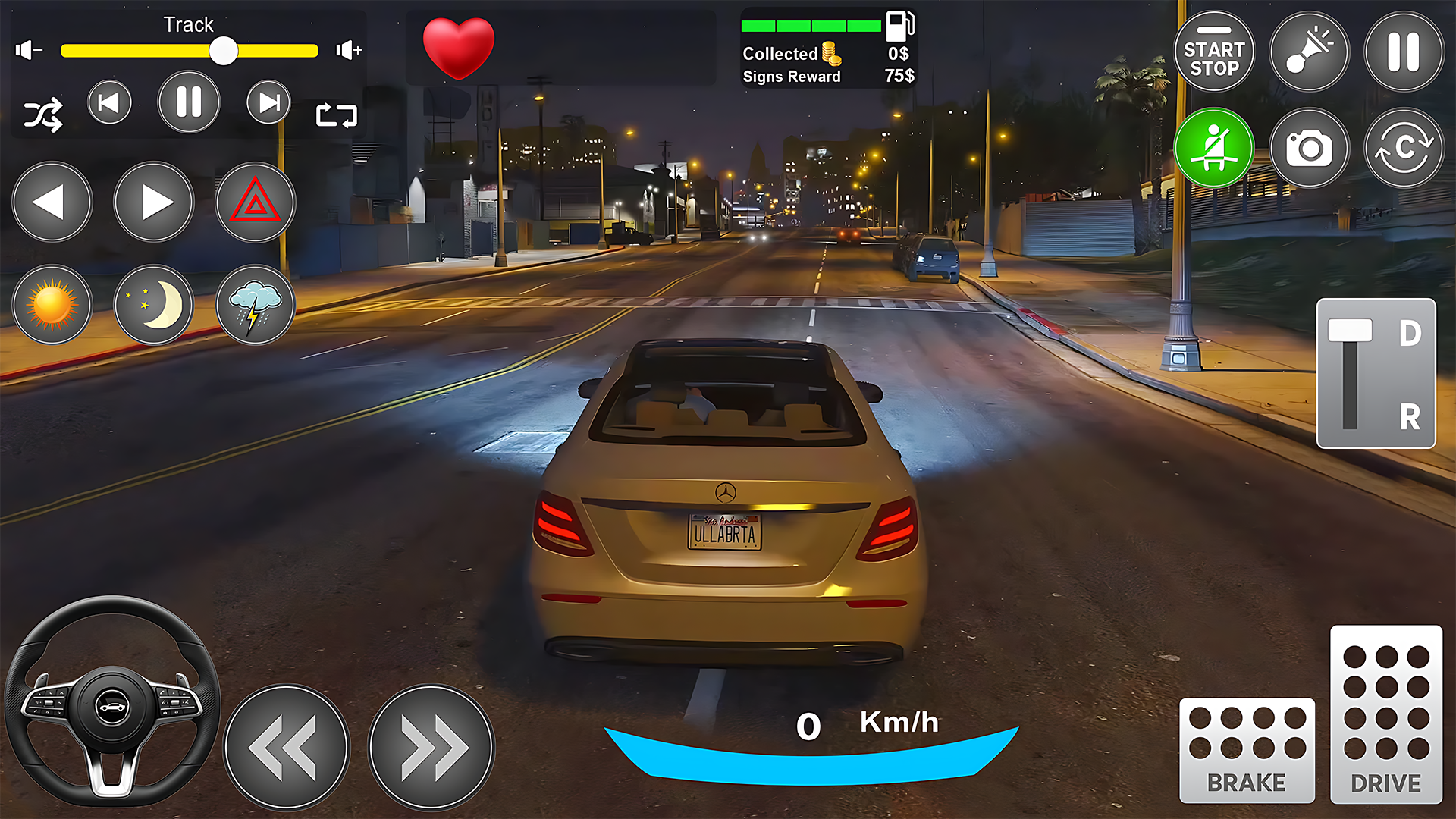Pause the game with the top-right pause button
1456x819 pixels.
[1403, 51]
